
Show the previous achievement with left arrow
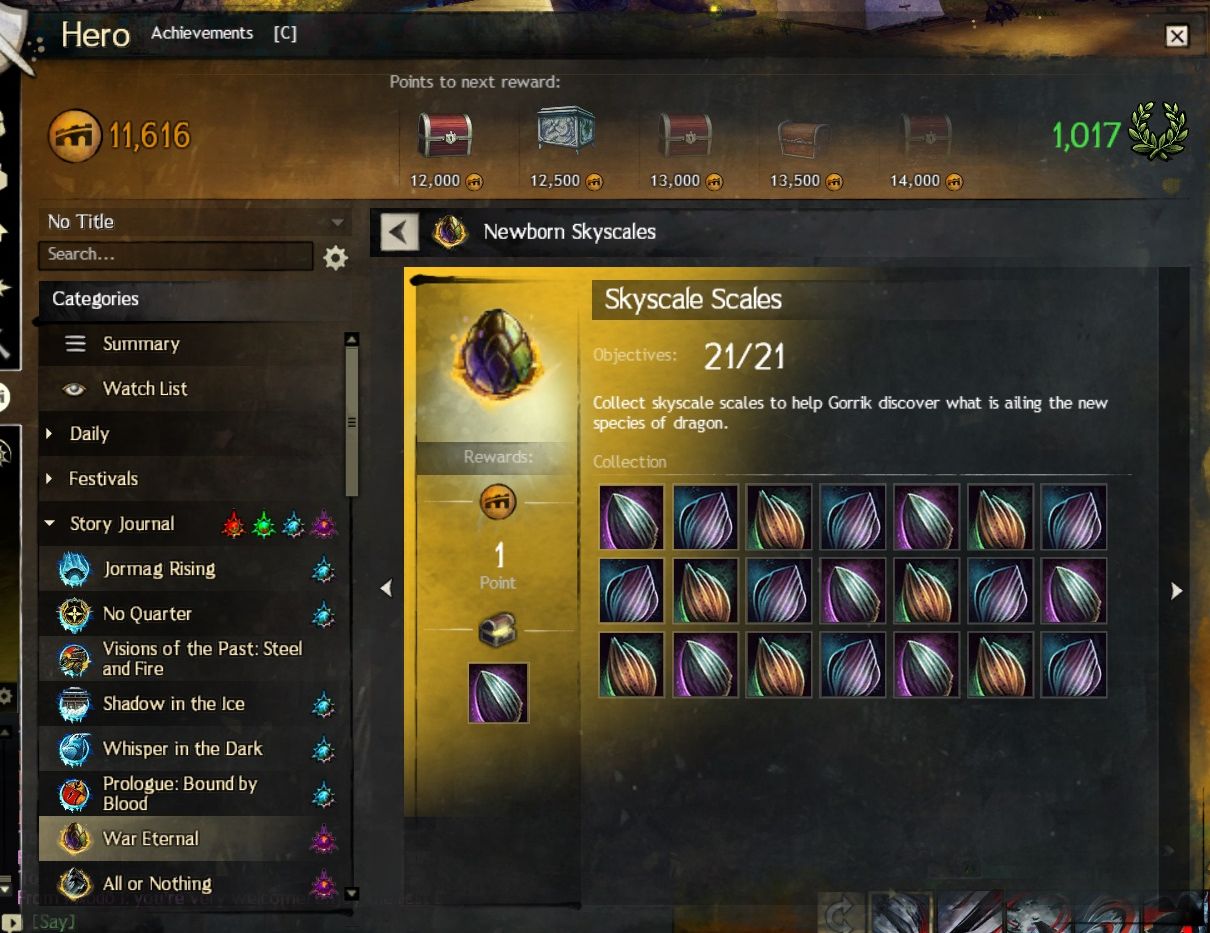point(387,590)
